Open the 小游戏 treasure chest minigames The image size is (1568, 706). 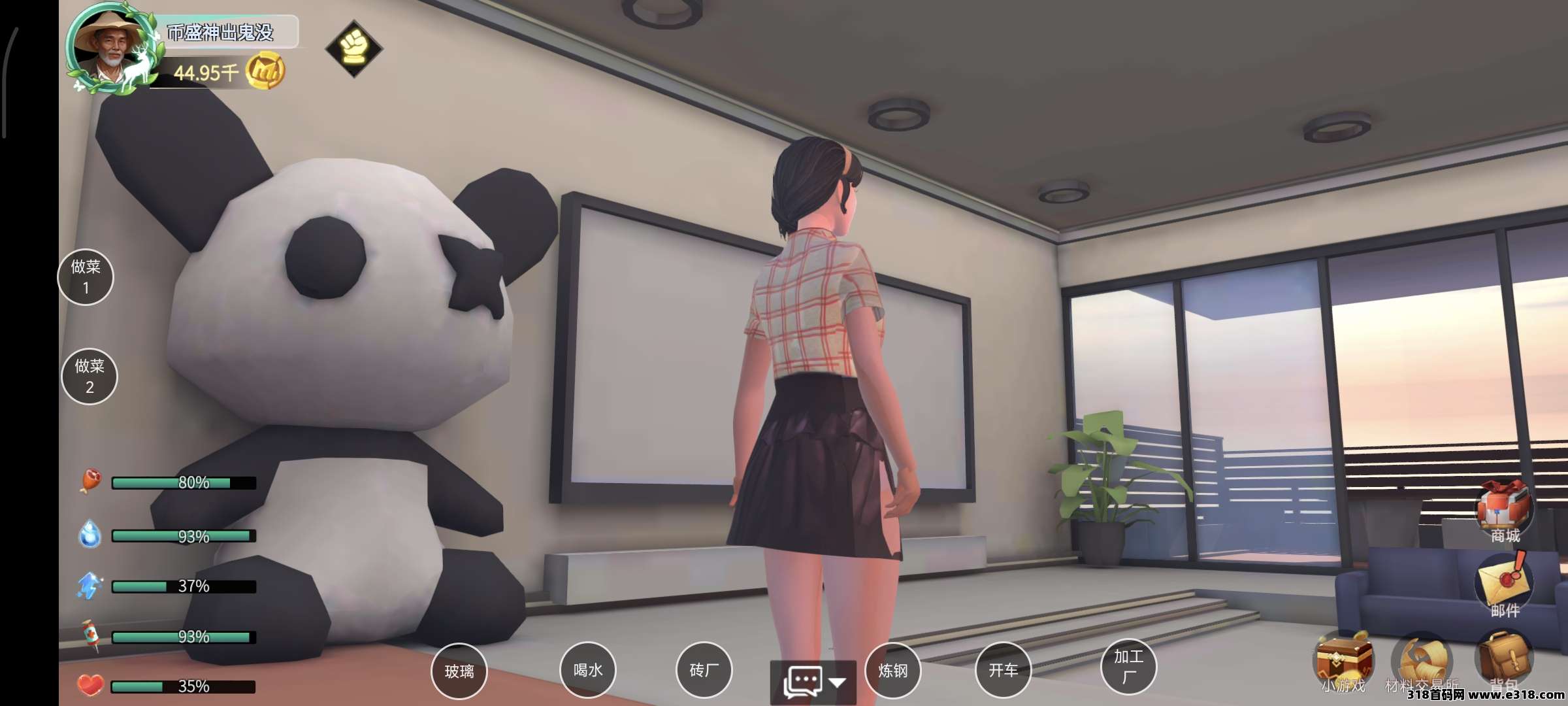(x=1343, y=660)
